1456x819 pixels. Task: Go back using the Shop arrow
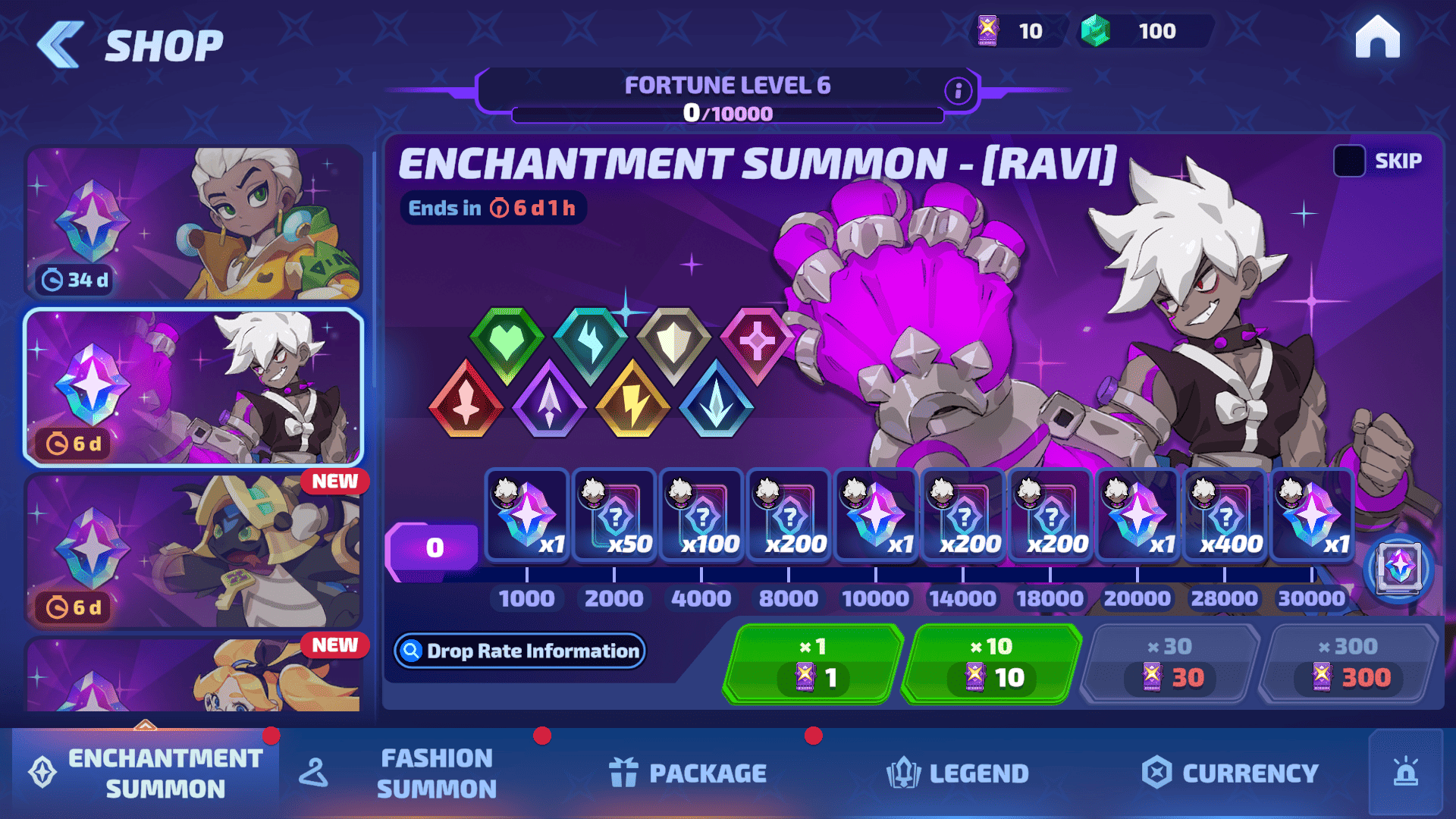tap(61, 45)
